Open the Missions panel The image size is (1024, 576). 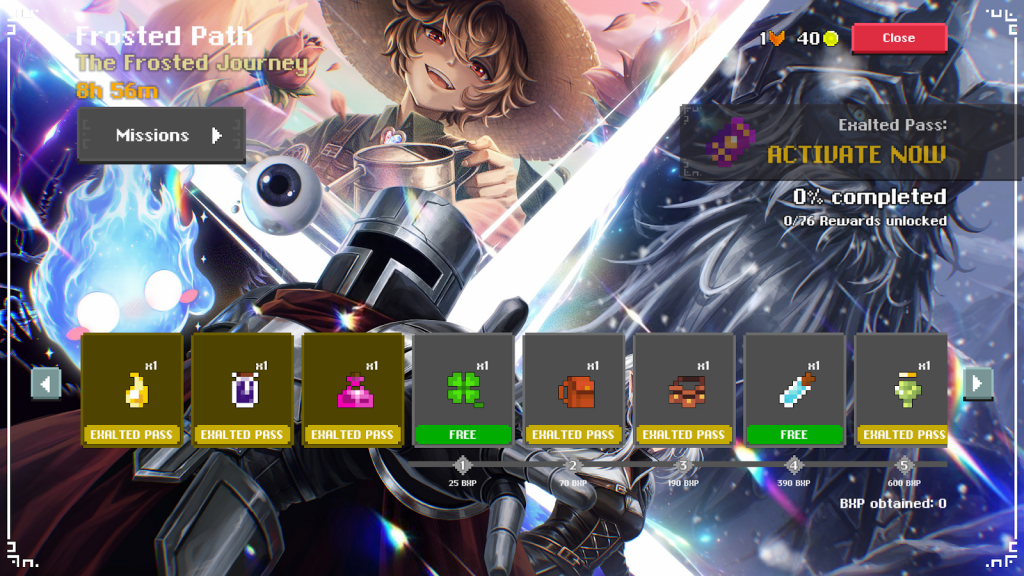pyautogui.click(x=162, y=135)
